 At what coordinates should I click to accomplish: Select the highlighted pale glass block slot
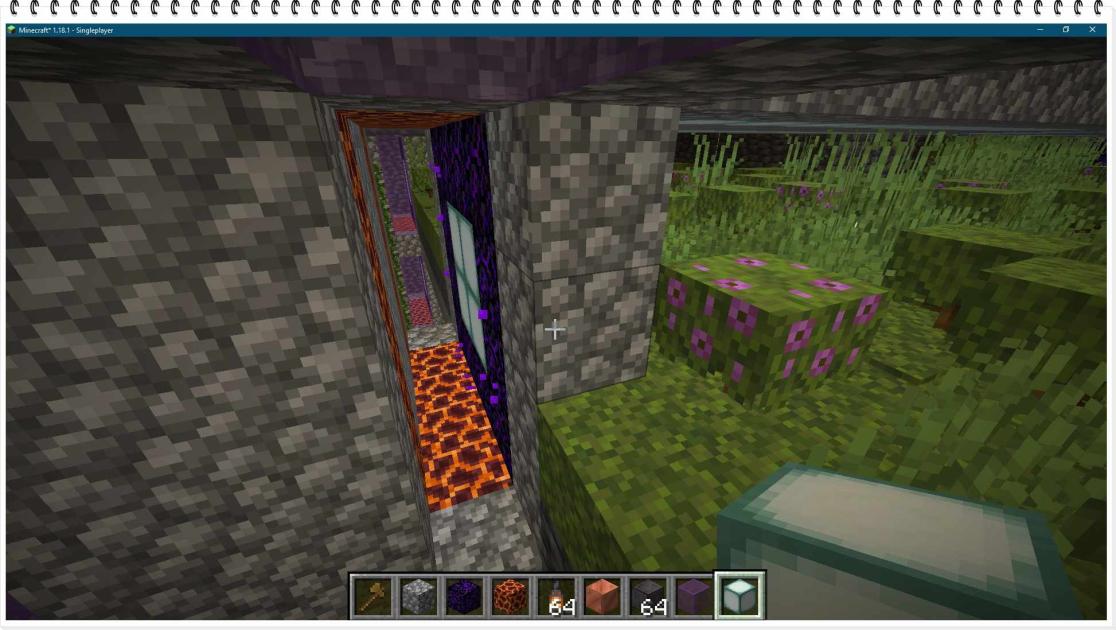[x=740, y=596]
